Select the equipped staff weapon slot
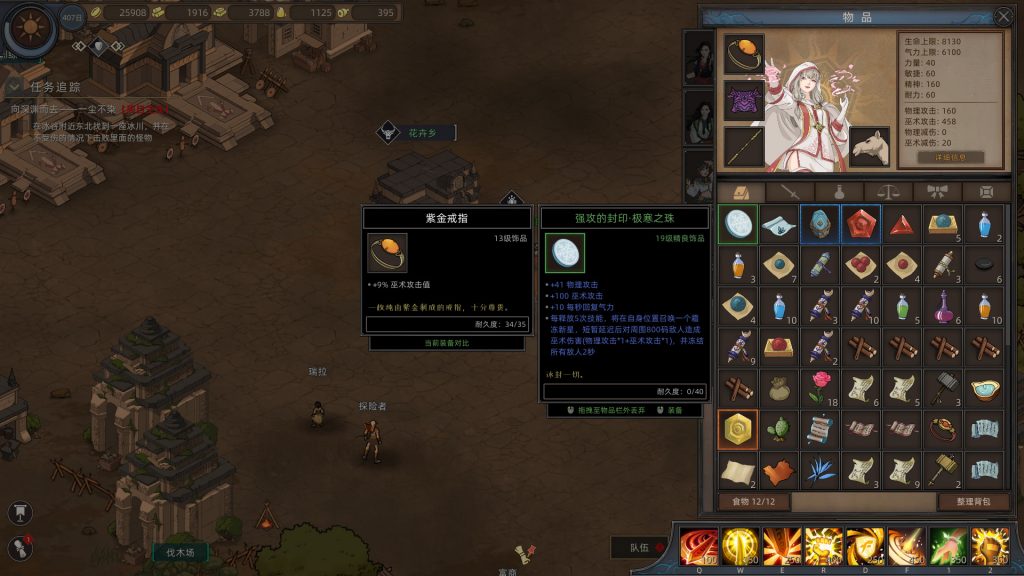 pos(744,146)
